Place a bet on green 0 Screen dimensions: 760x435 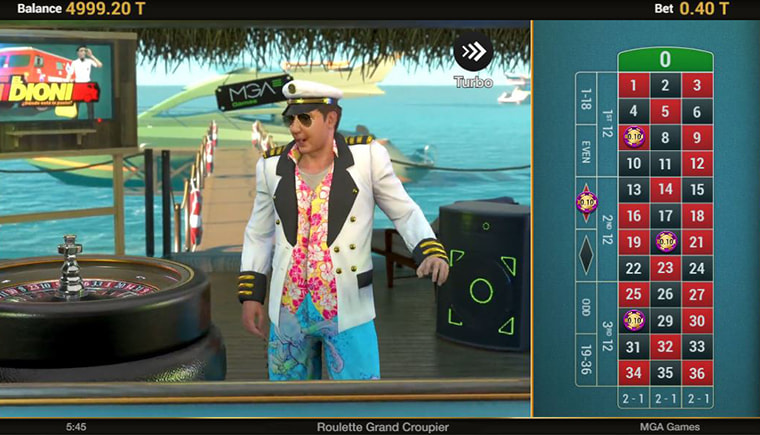[665, 59]
